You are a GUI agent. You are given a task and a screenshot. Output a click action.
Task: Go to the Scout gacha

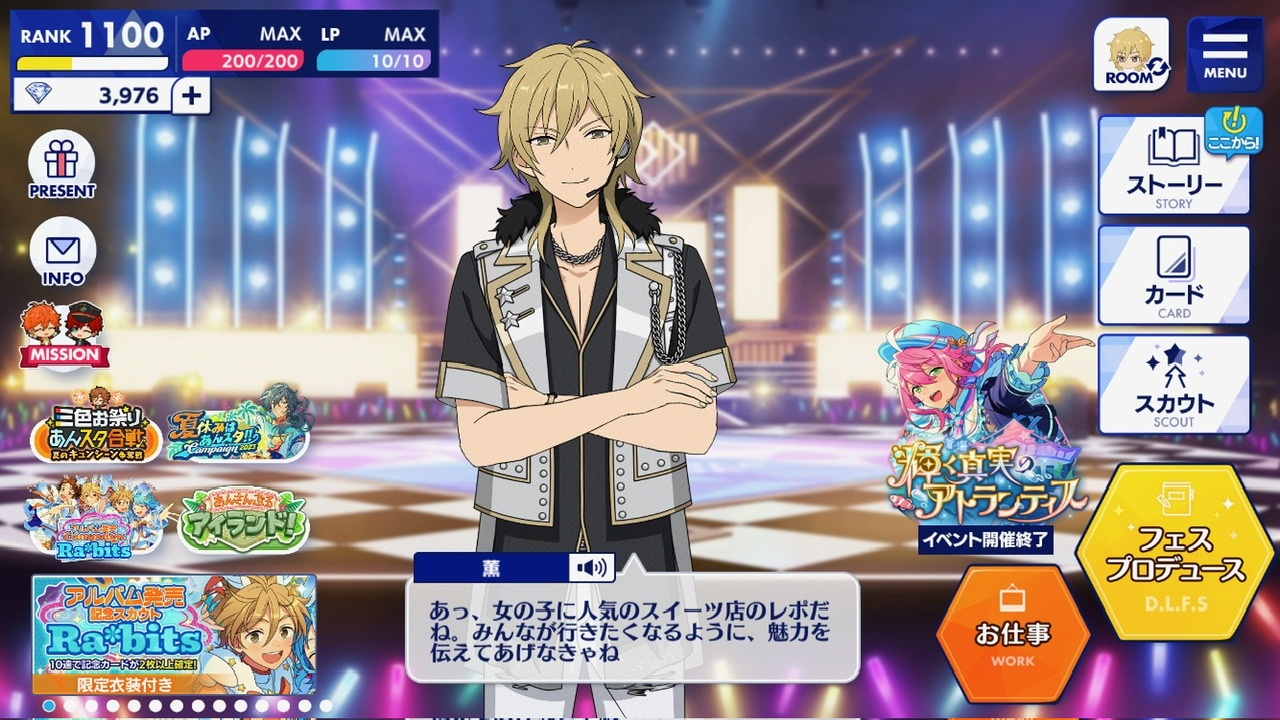(x=1174, y=384)
